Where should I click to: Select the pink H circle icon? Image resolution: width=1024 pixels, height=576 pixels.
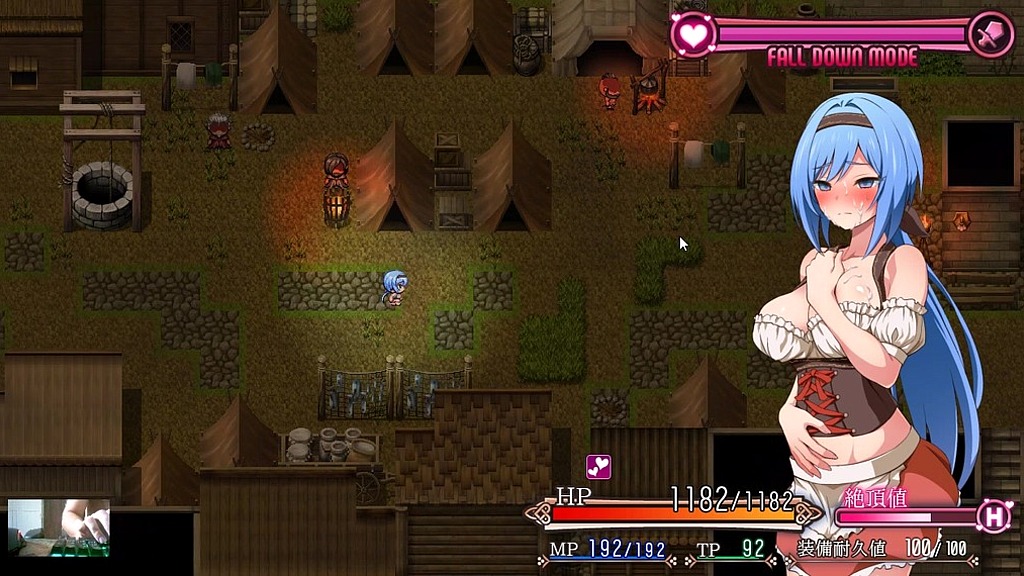994,516
